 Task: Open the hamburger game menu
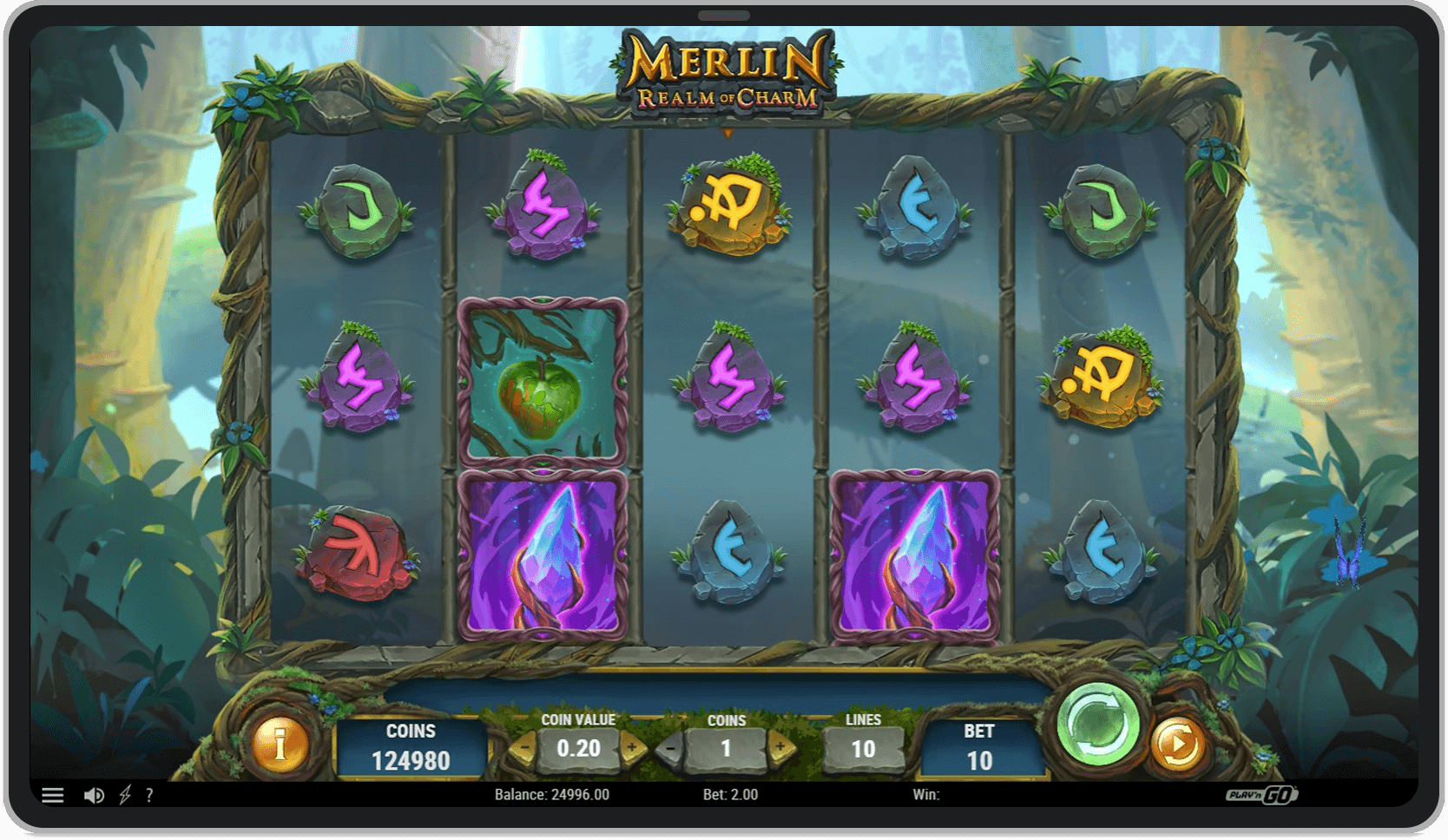(x=54, y=795)
